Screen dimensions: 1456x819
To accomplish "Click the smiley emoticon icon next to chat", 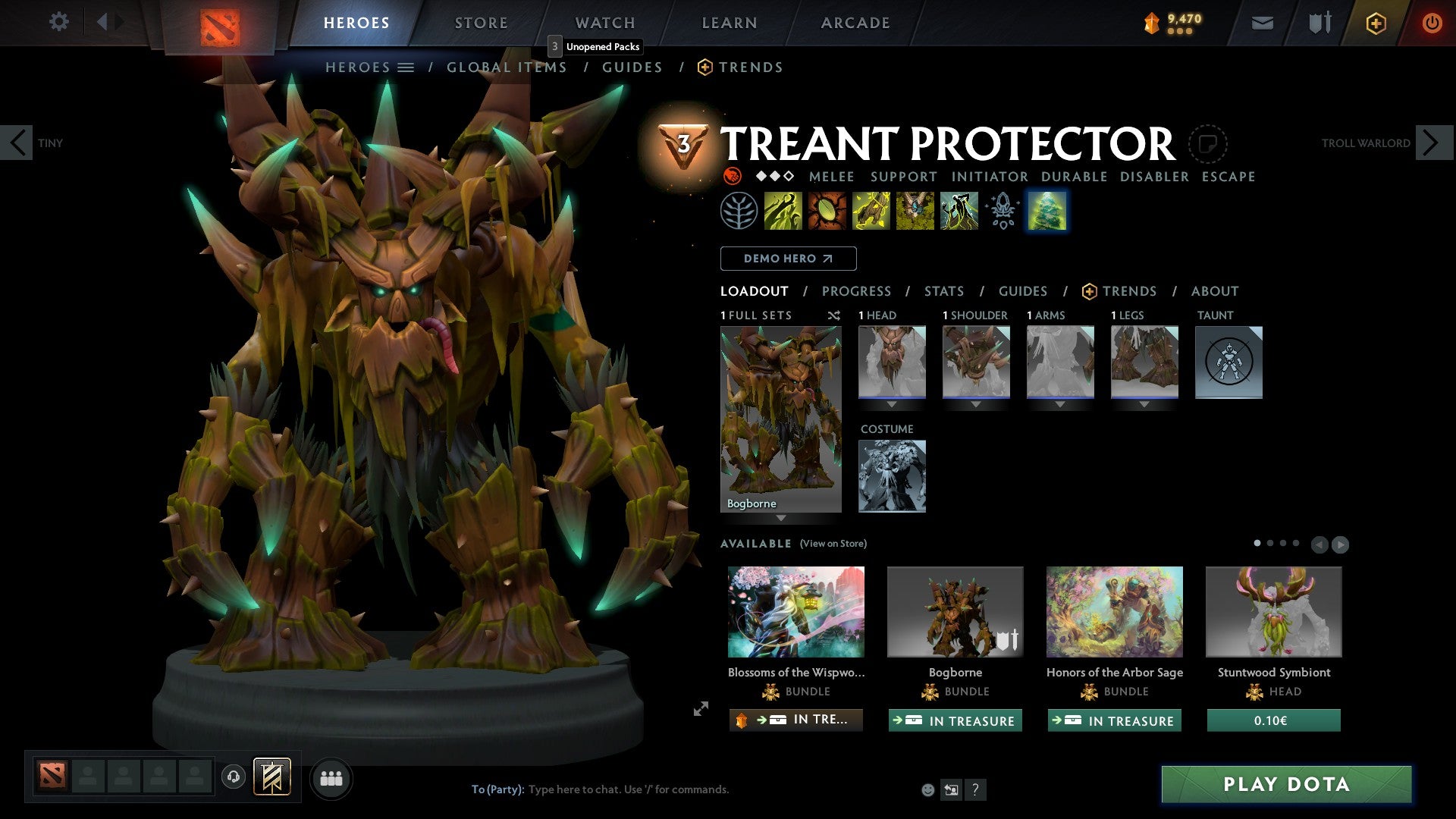I will [x=927, y=789].
